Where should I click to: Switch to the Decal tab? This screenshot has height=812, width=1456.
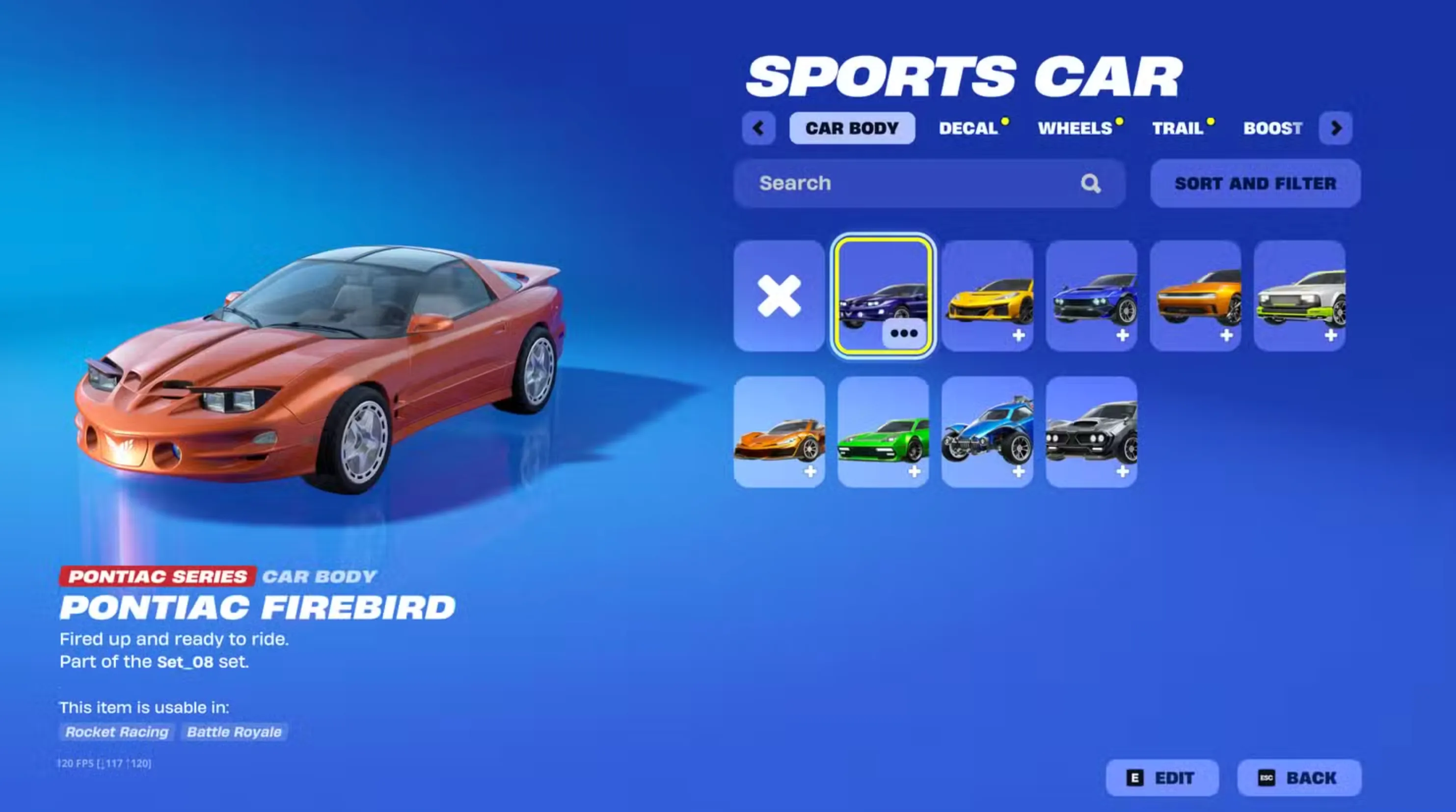click(968, 128)
